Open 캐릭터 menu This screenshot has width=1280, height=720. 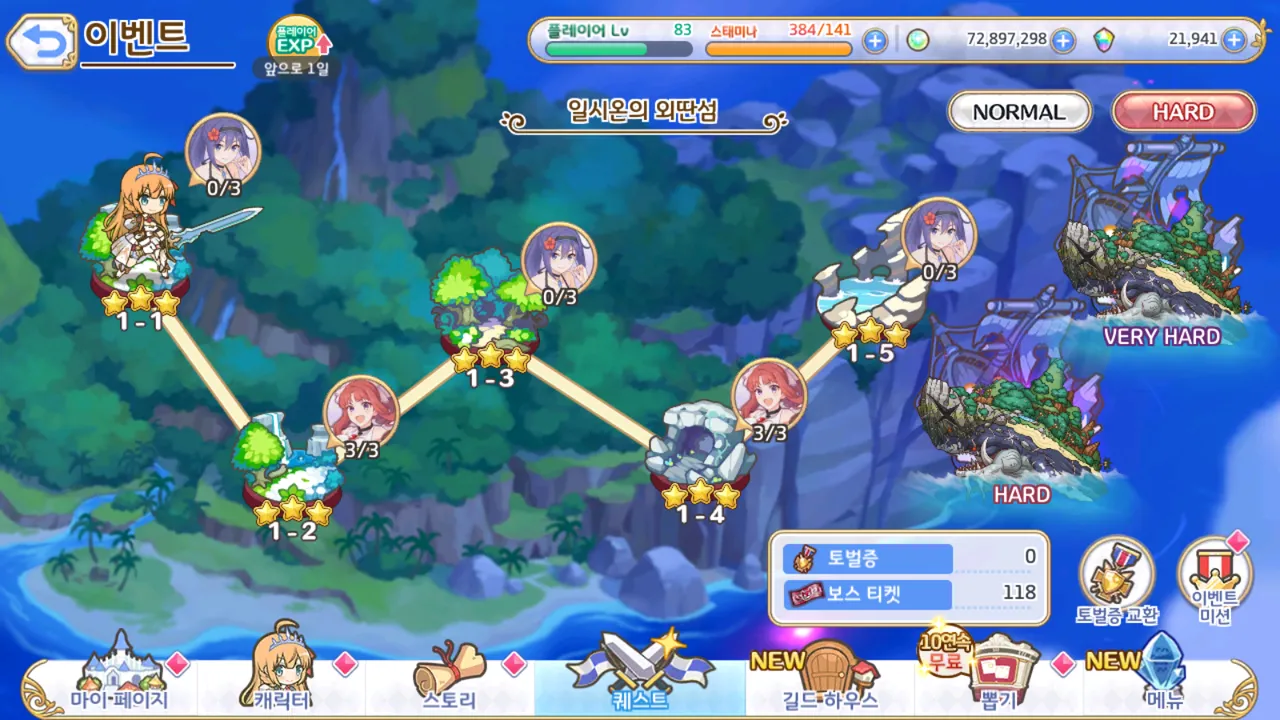[280, 682]
